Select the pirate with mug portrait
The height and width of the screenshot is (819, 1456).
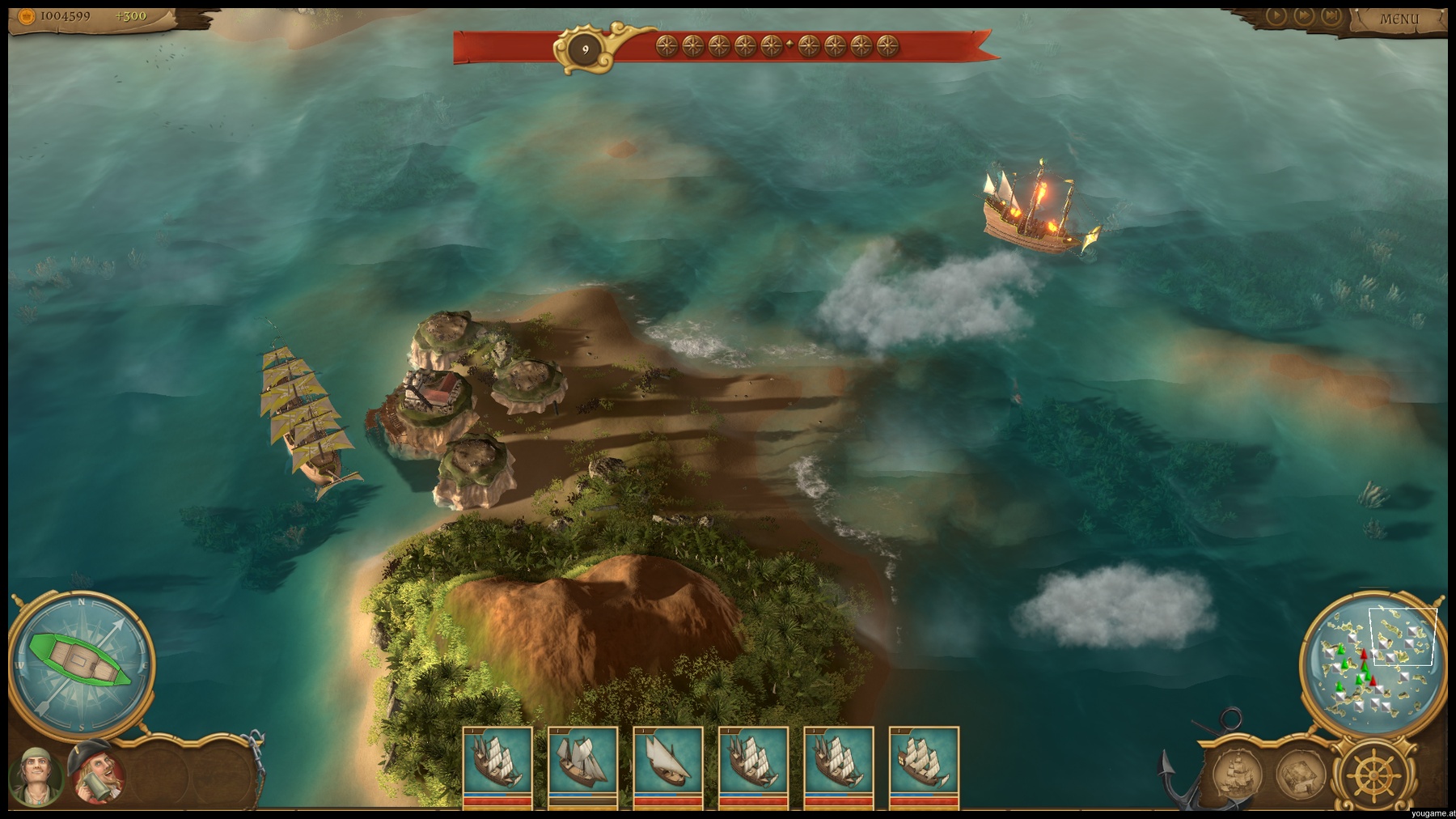95,774
